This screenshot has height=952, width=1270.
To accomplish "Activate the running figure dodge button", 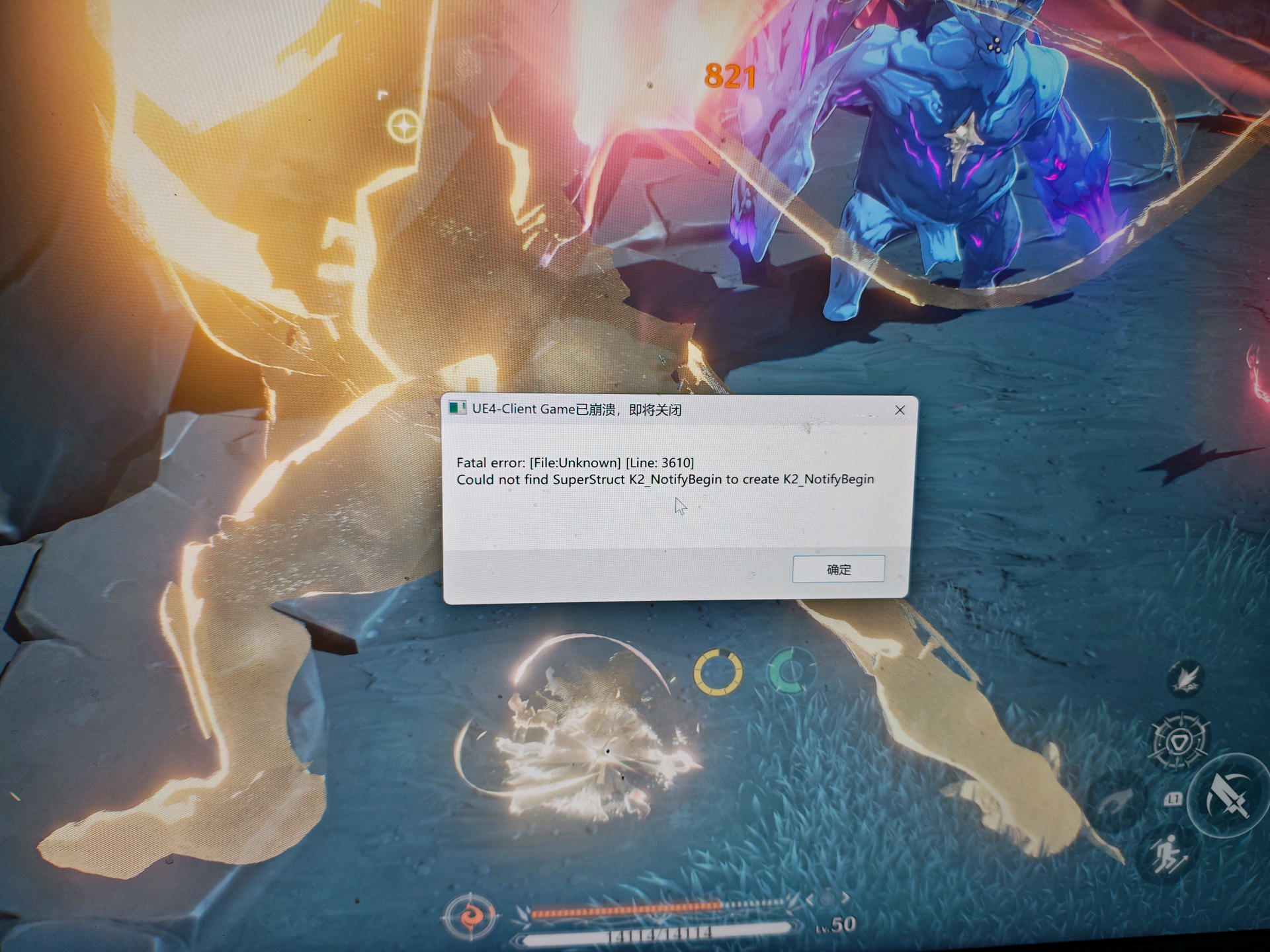I will [1169, 854].
